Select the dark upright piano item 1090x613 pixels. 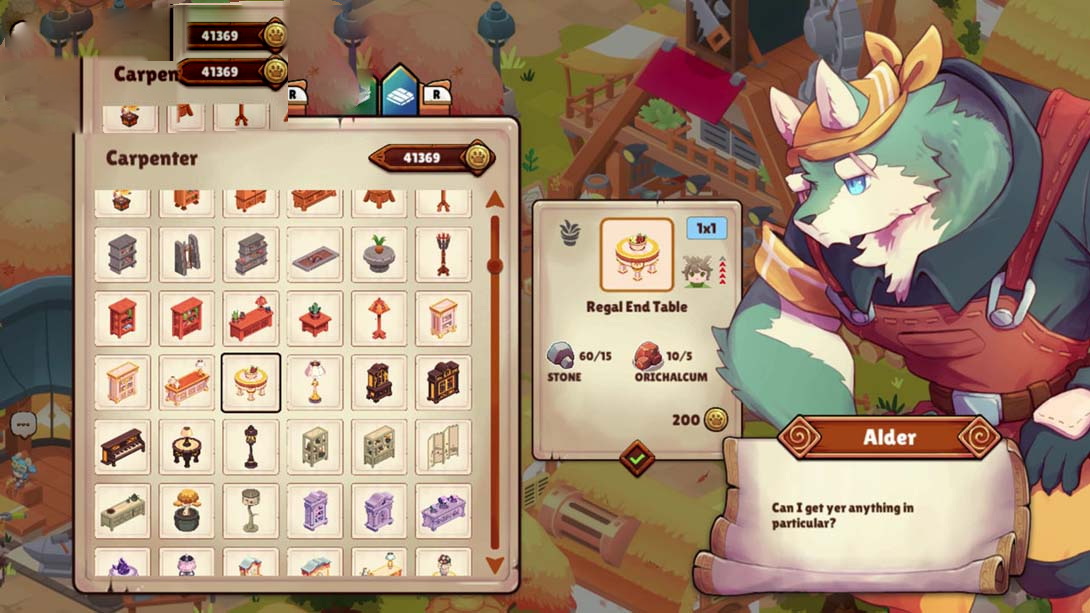point(123,446)
